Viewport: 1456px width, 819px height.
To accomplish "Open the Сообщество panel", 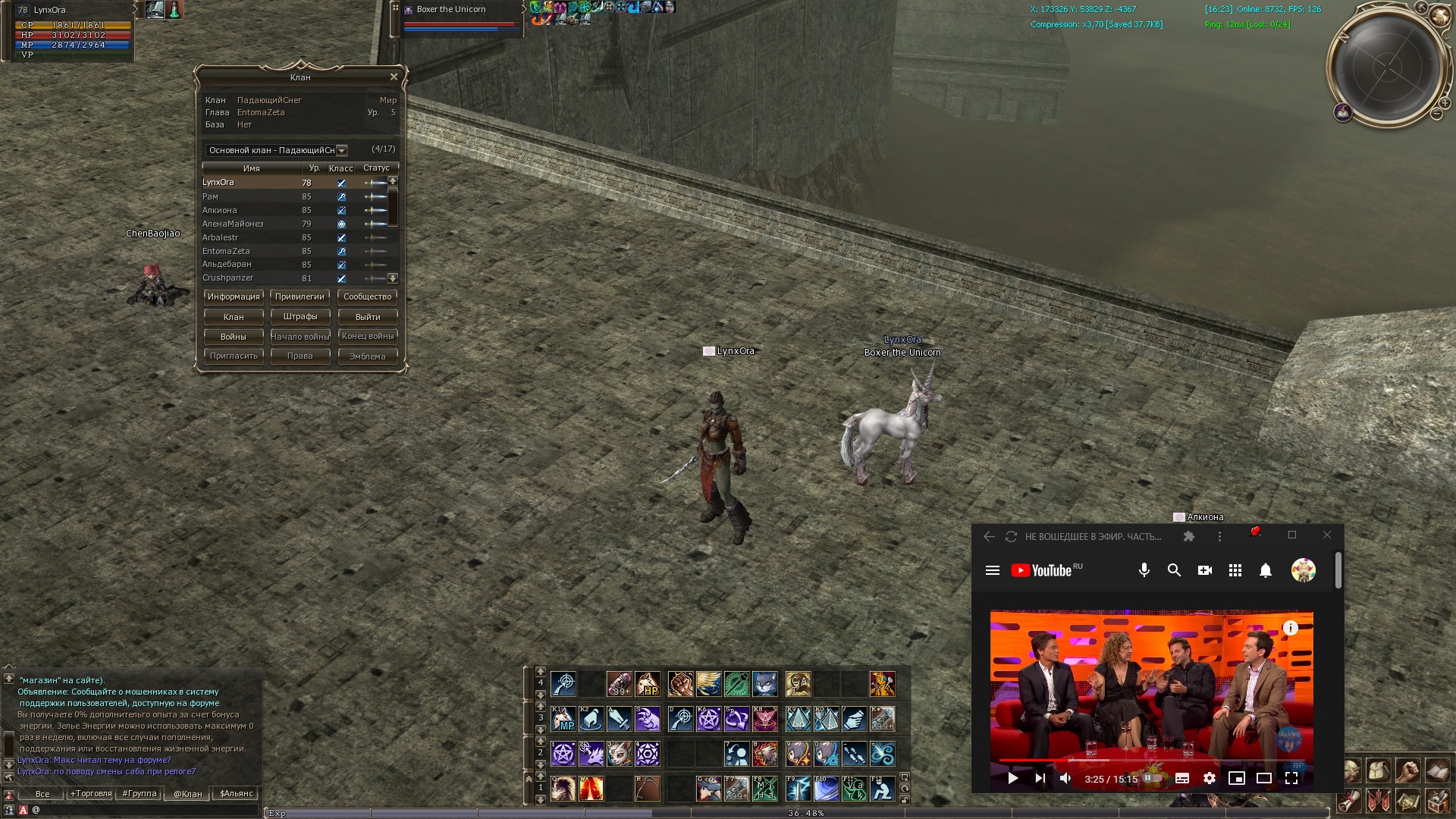I will (367, 297).
